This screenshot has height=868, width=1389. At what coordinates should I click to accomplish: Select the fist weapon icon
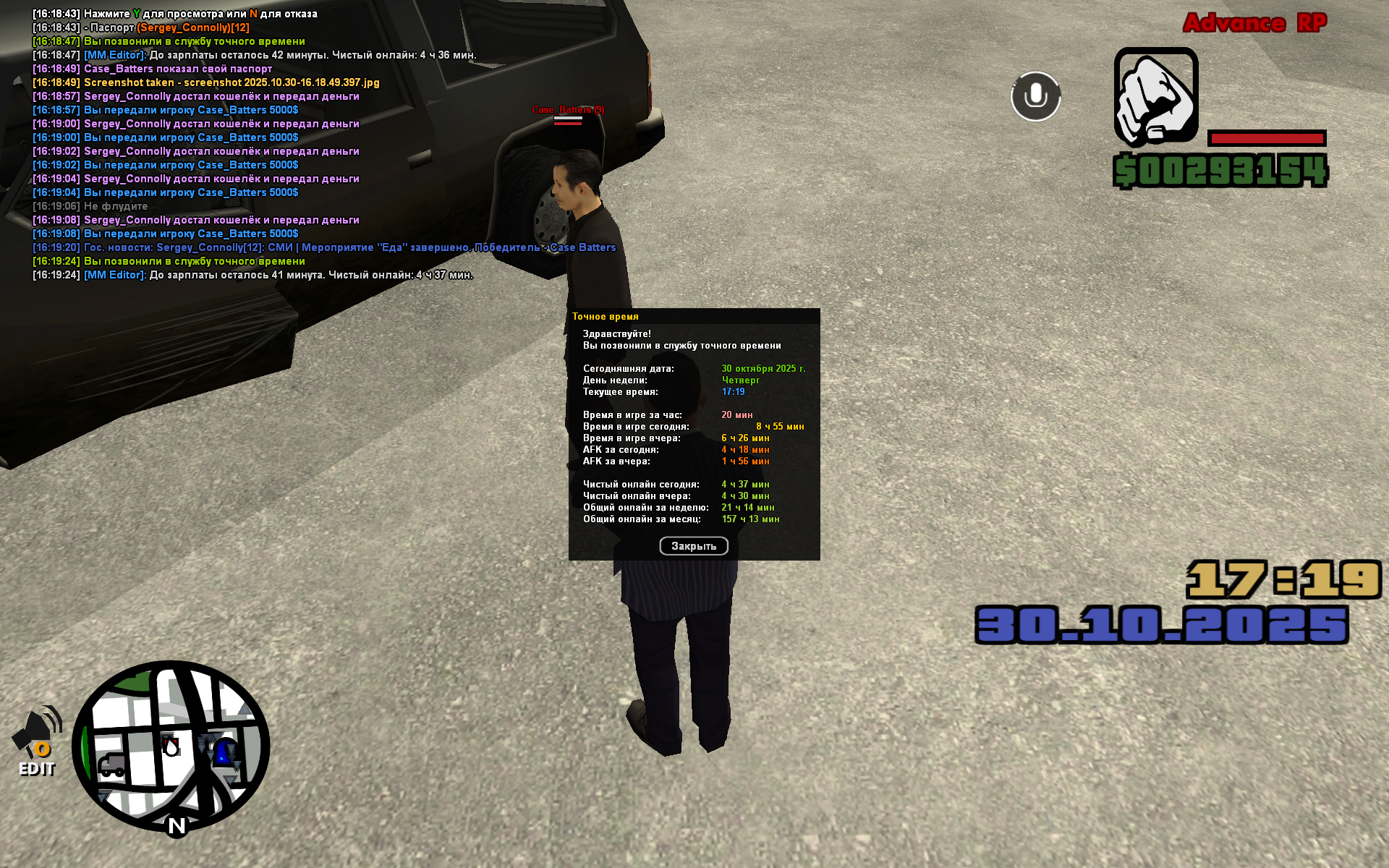[x=1155, y=96]
